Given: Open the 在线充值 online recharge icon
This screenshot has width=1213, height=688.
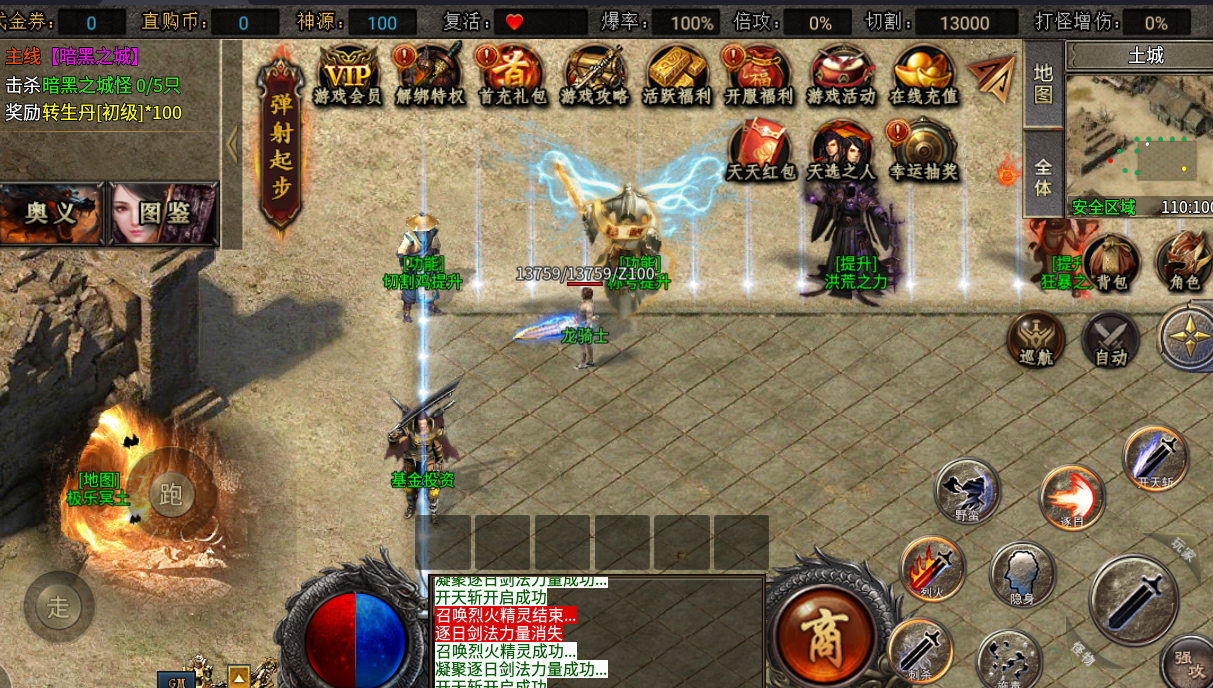Looking at the screenshot, I should tap(923, 75).
